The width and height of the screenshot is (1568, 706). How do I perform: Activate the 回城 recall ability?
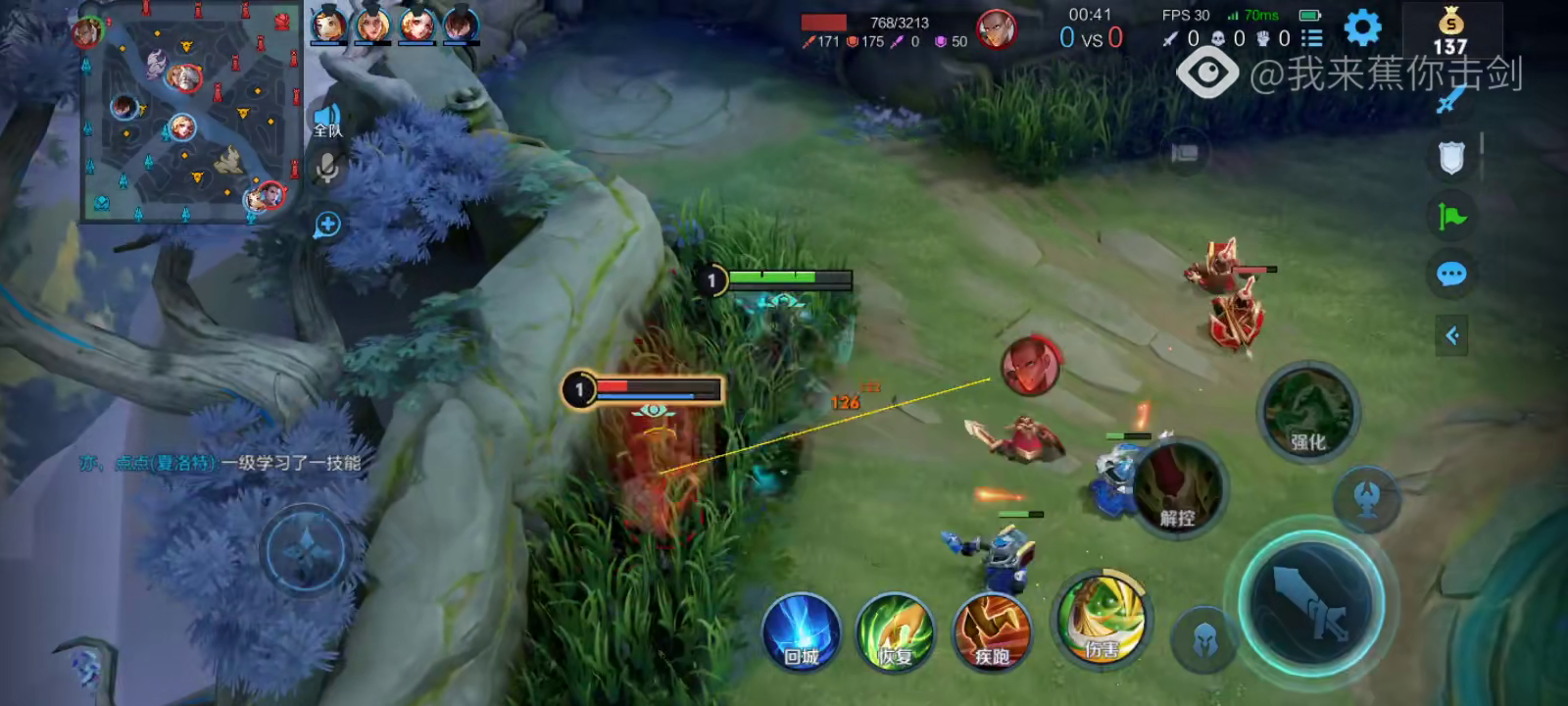pyautogui.click(x=802, y=632)
